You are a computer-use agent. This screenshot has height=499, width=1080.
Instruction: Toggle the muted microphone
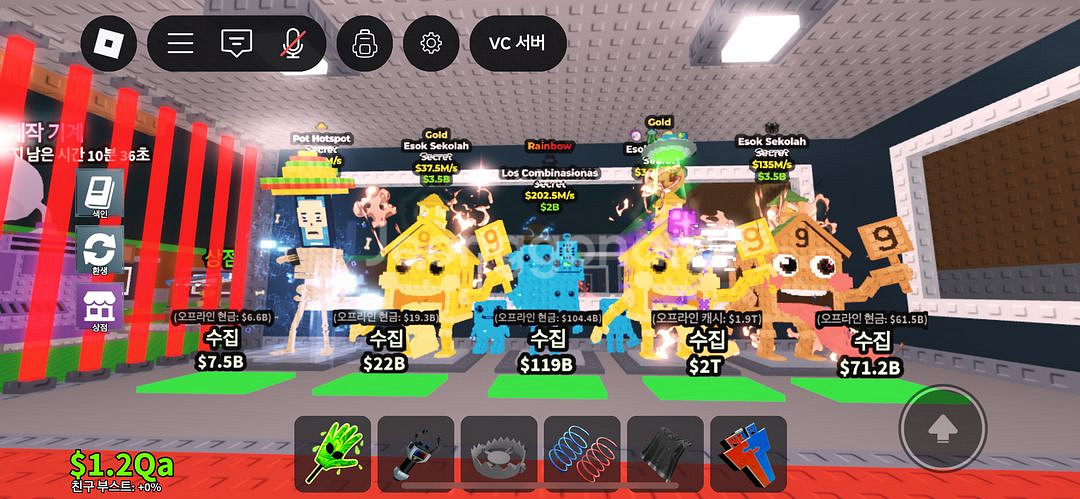coord(293,44)
